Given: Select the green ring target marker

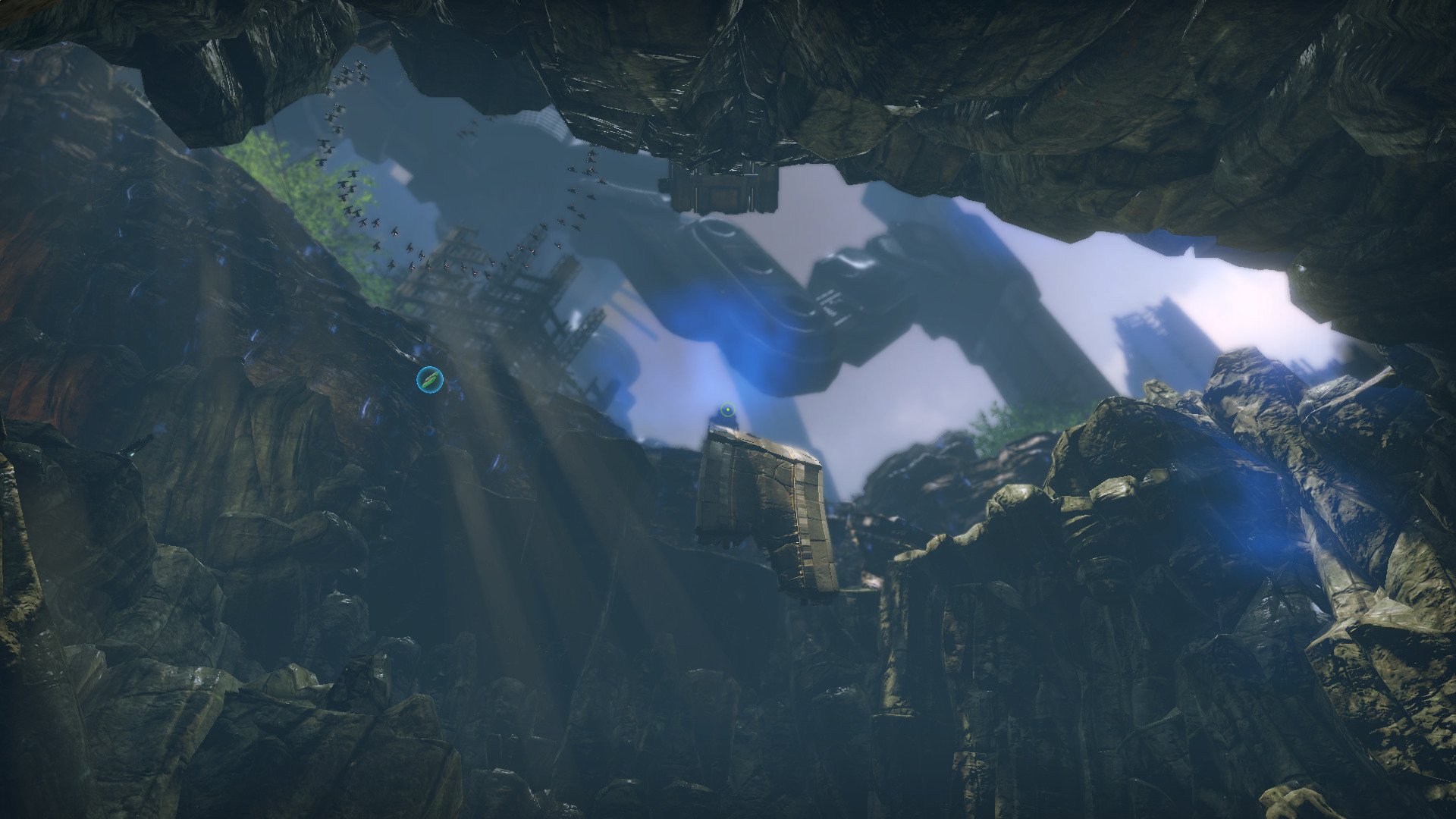Looking at the screenshot, I should tap(727, 411).
